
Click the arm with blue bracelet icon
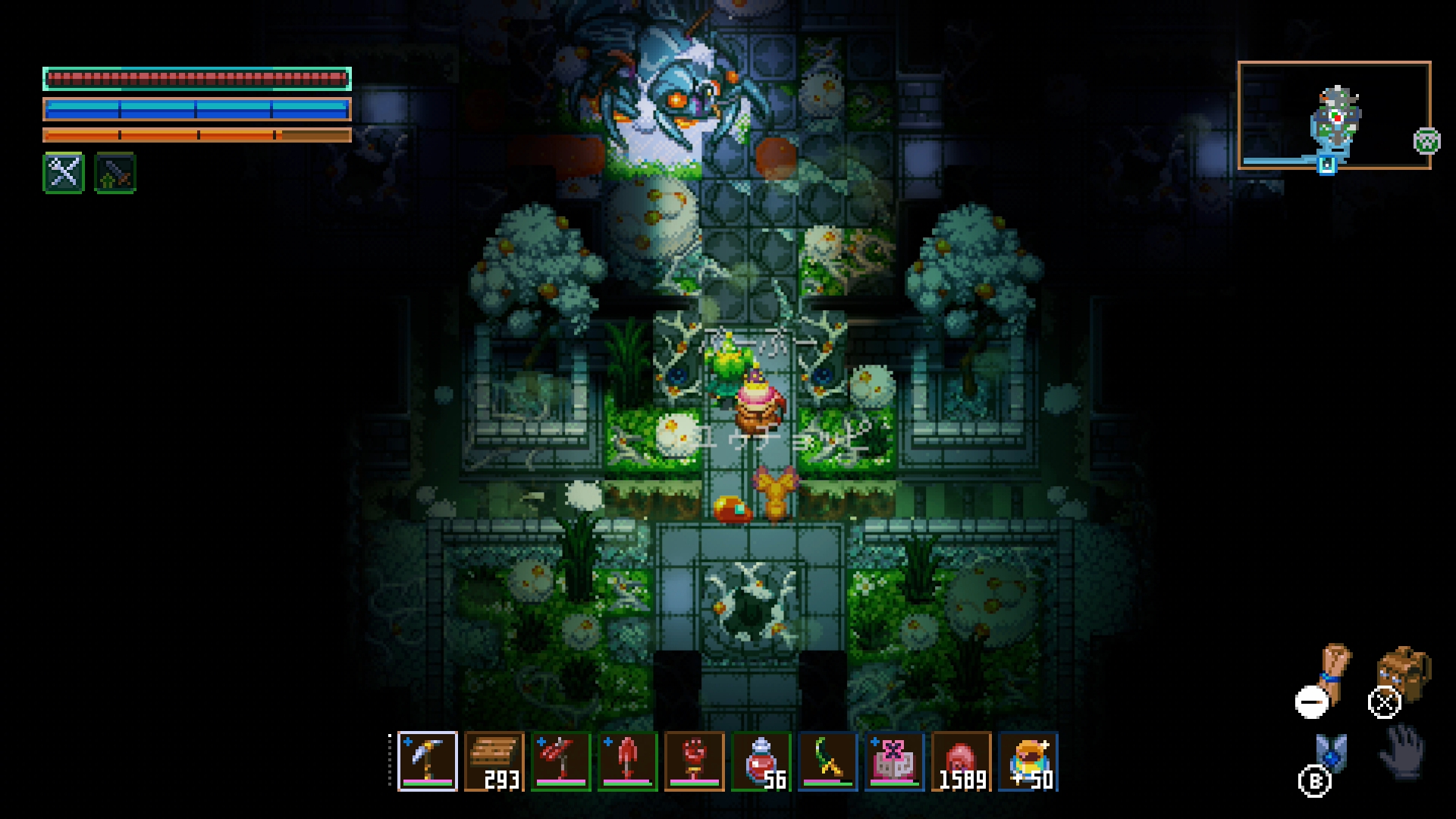tap(1334, 671)
